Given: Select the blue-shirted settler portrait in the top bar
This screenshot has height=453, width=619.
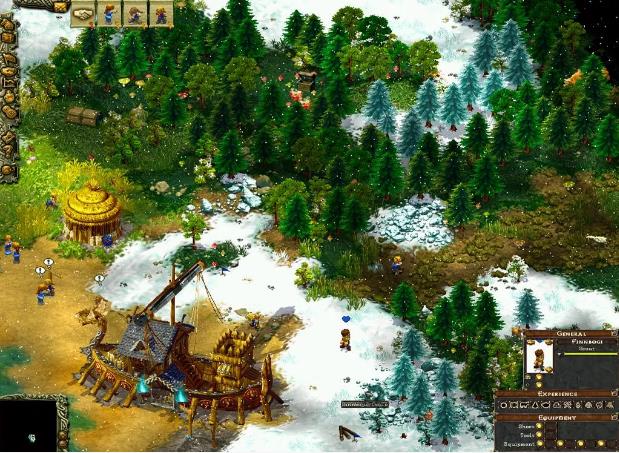Looking at the screenshot, I should tap(109, 13).
